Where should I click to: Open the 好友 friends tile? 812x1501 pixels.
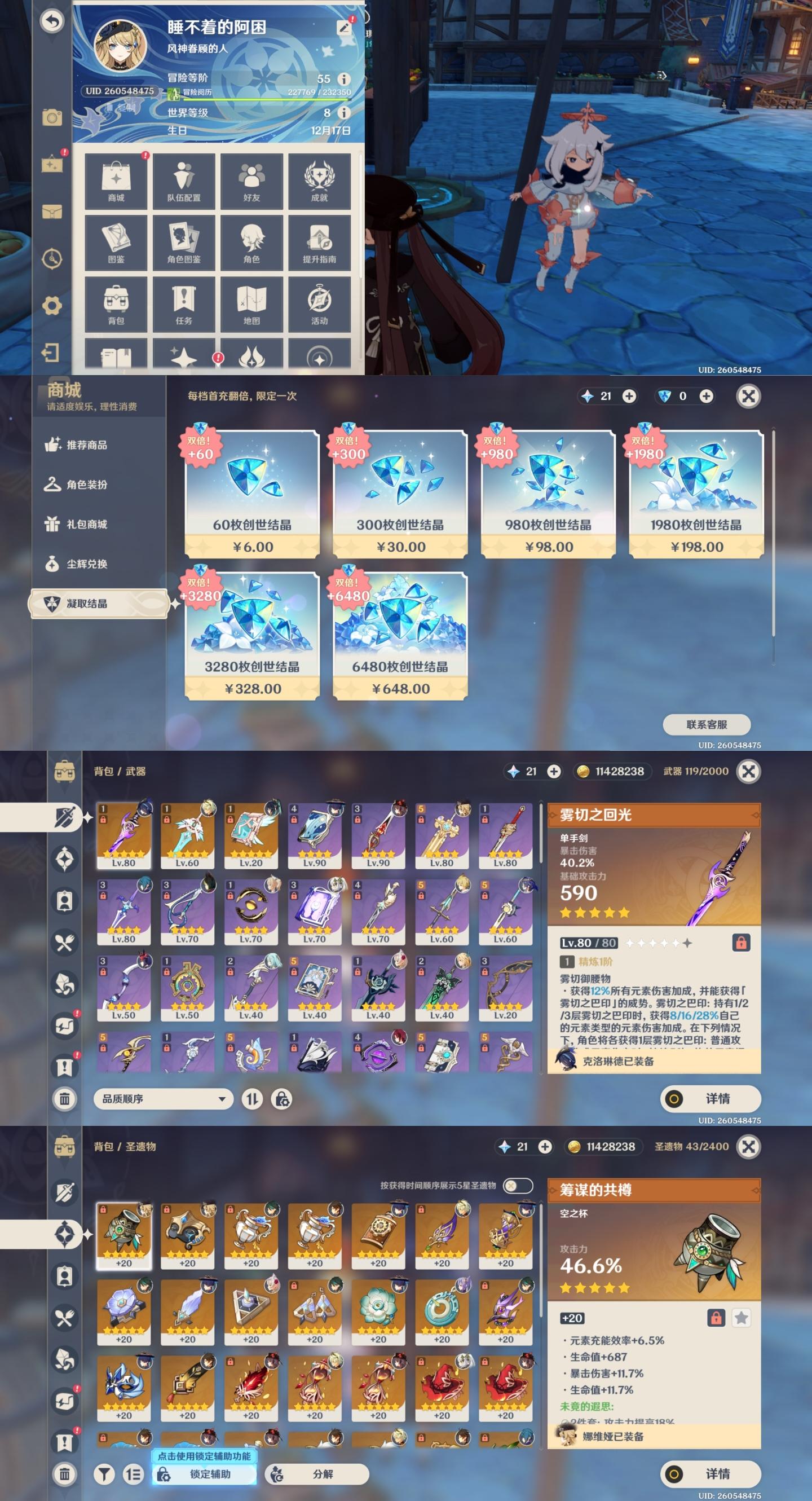tap(251, 181)
